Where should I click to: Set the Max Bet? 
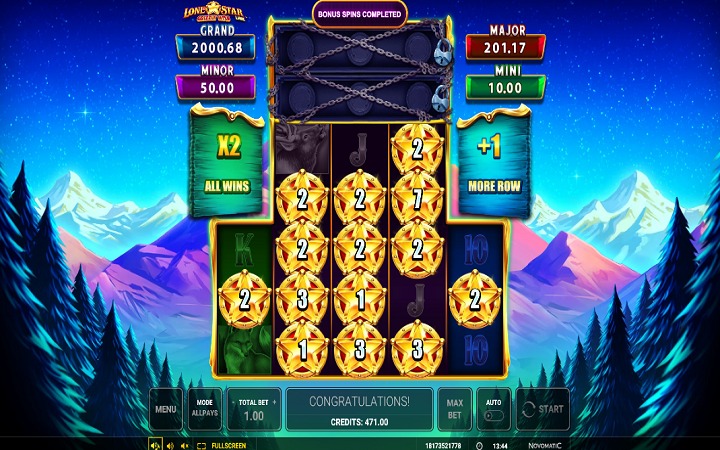pos(453,409)
